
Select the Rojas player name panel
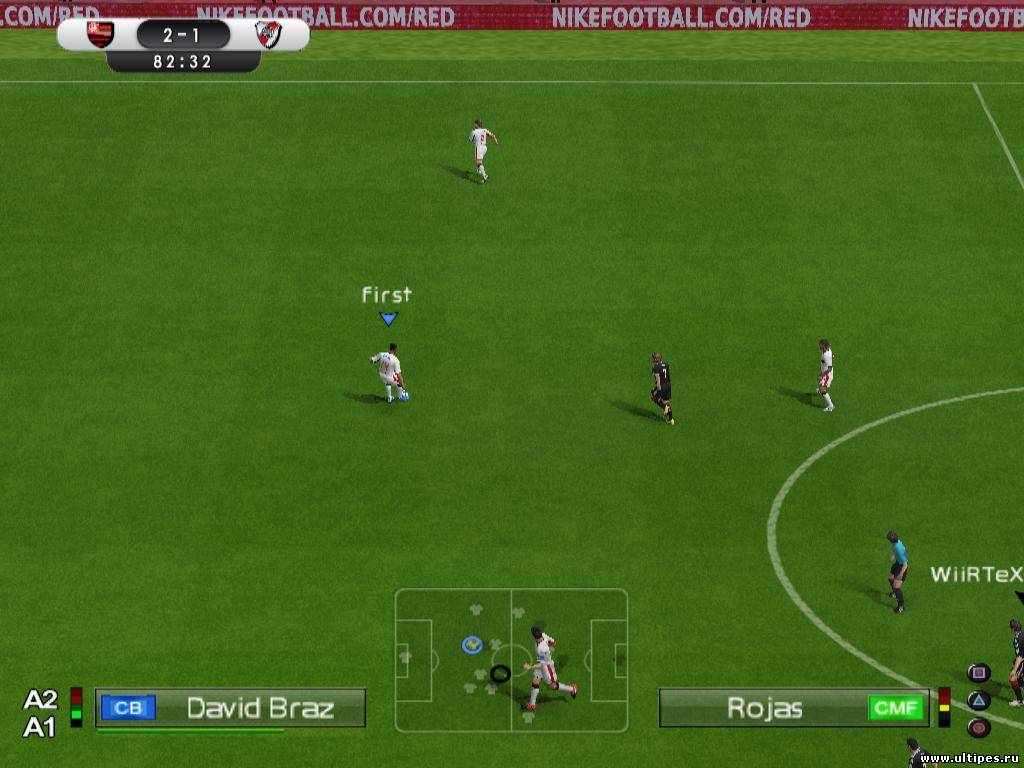764,708
